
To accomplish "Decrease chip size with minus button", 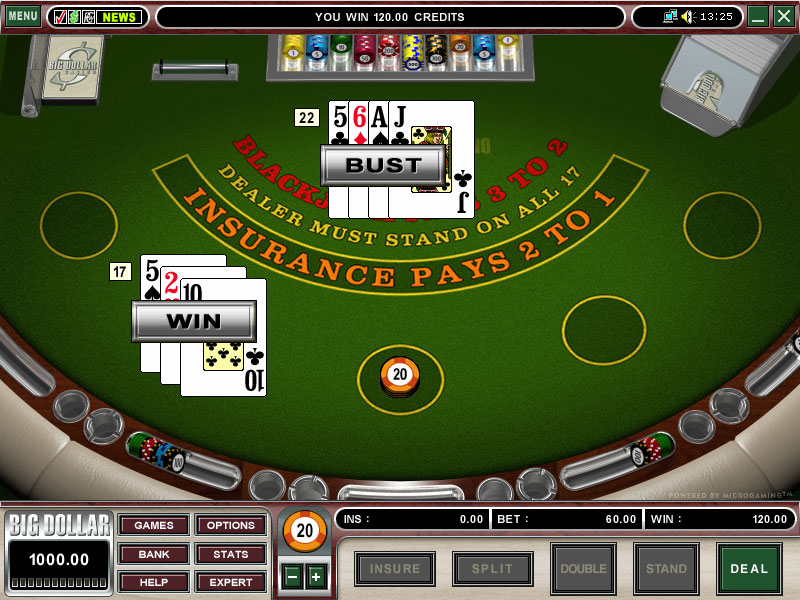I will coord(292,576).
